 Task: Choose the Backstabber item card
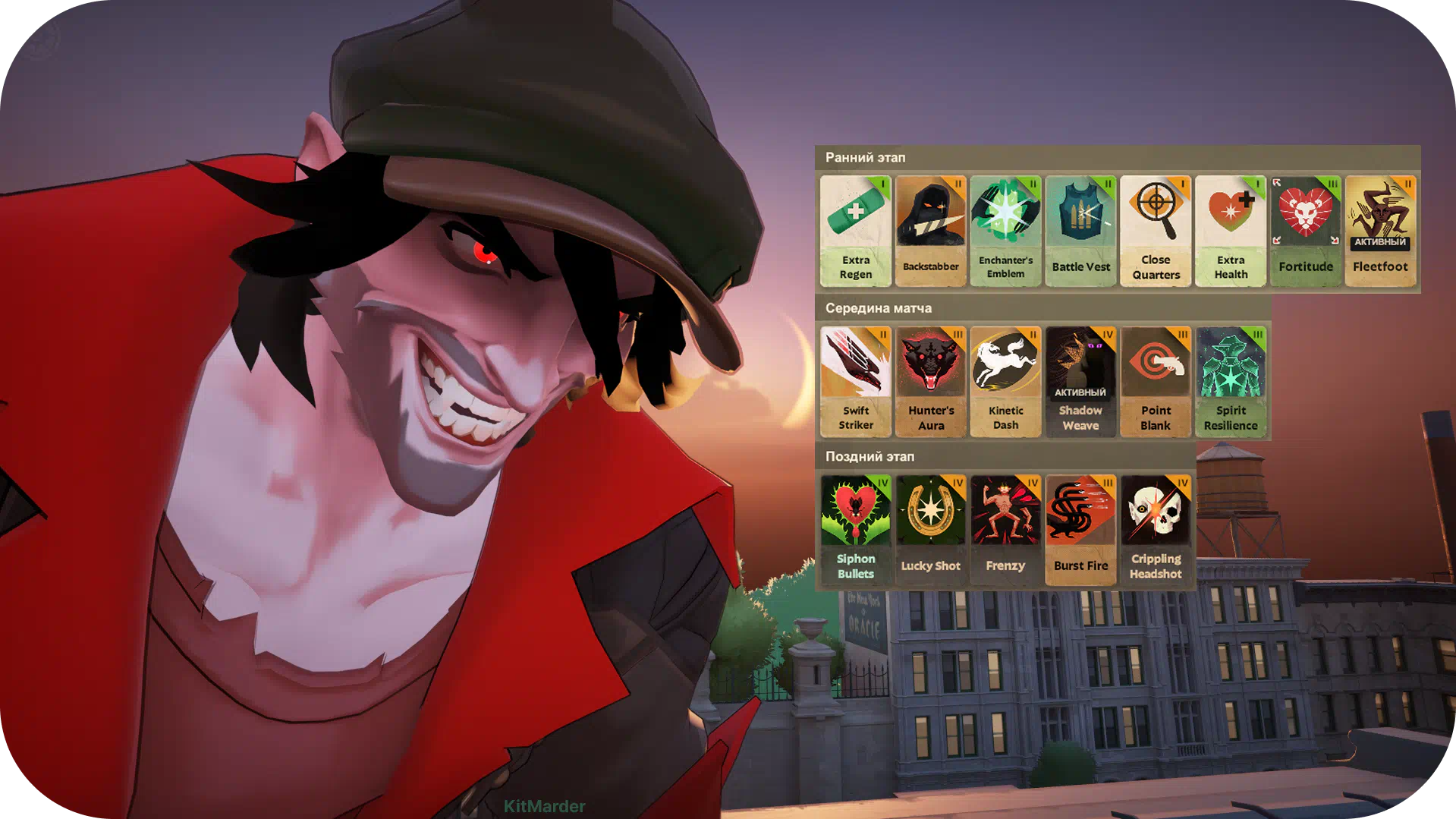tap(930, 231)
